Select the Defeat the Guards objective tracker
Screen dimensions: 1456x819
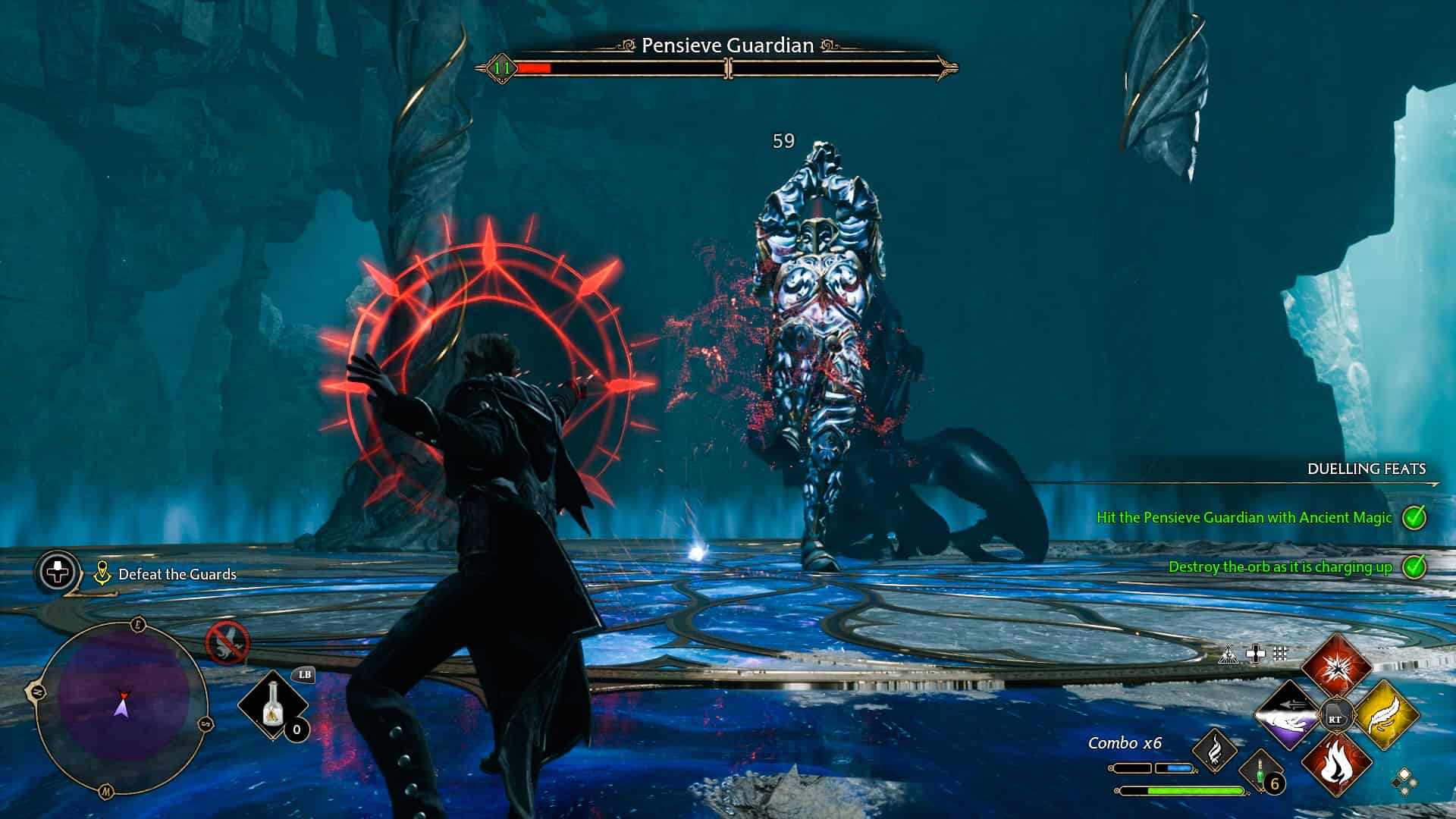(x=177, y=574)
